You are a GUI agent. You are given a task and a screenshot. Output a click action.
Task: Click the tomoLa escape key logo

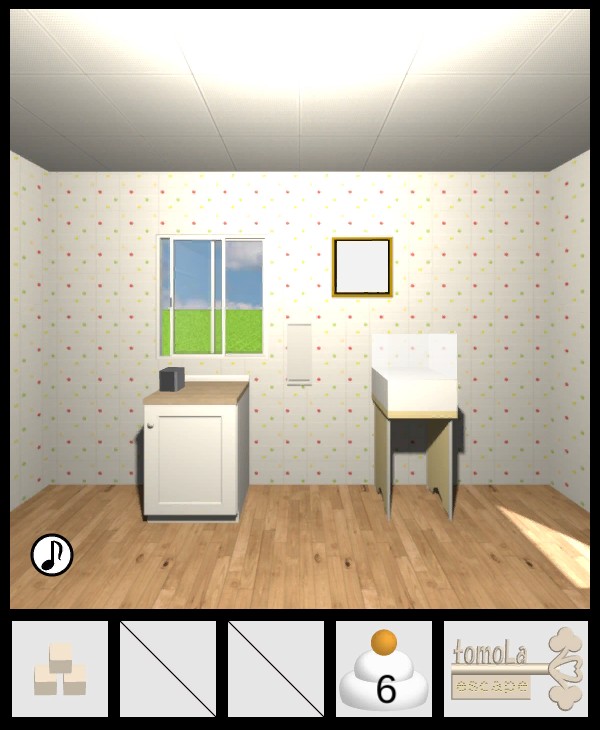click(516, 669)
